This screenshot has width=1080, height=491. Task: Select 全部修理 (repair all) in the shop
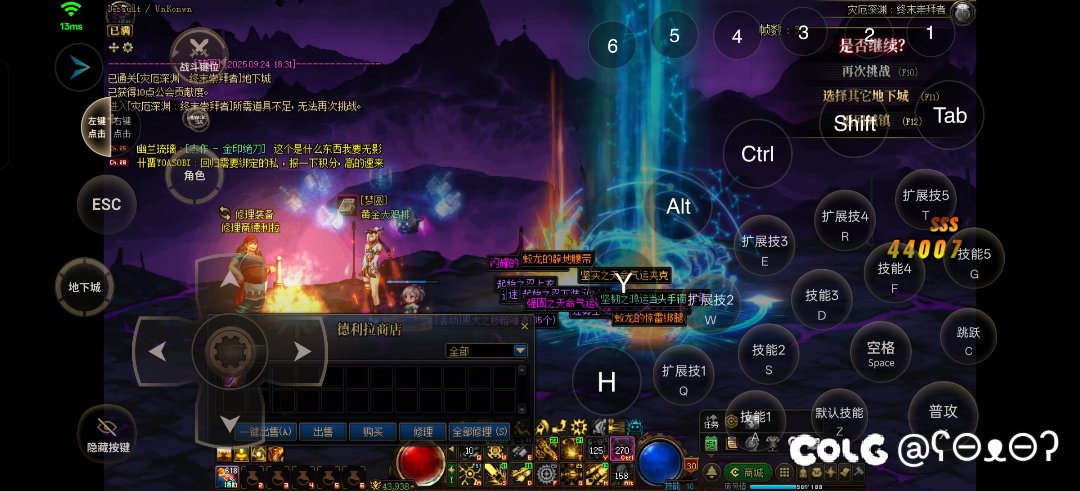click(481, 431)
